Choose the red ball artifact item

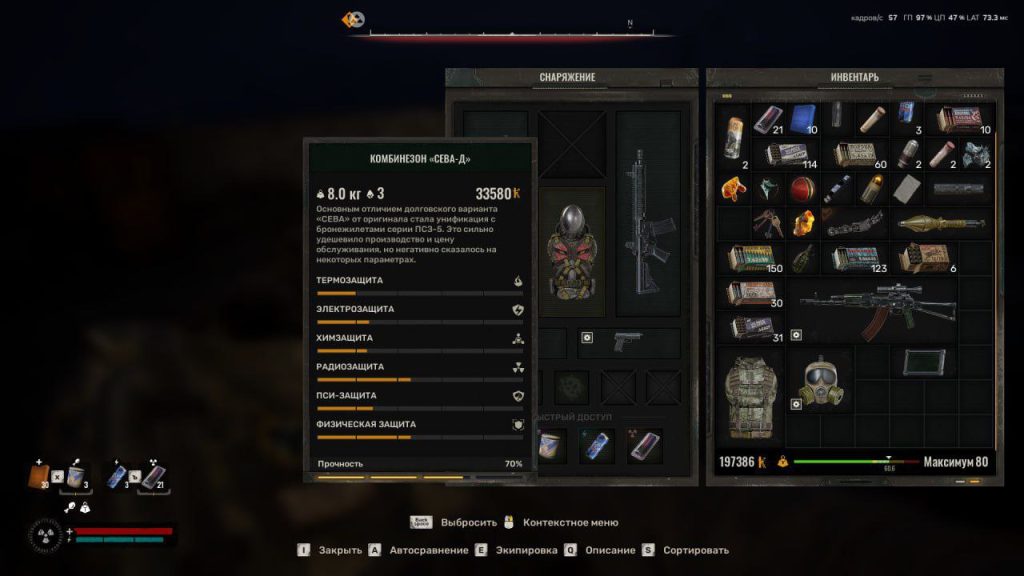(802, 188)
